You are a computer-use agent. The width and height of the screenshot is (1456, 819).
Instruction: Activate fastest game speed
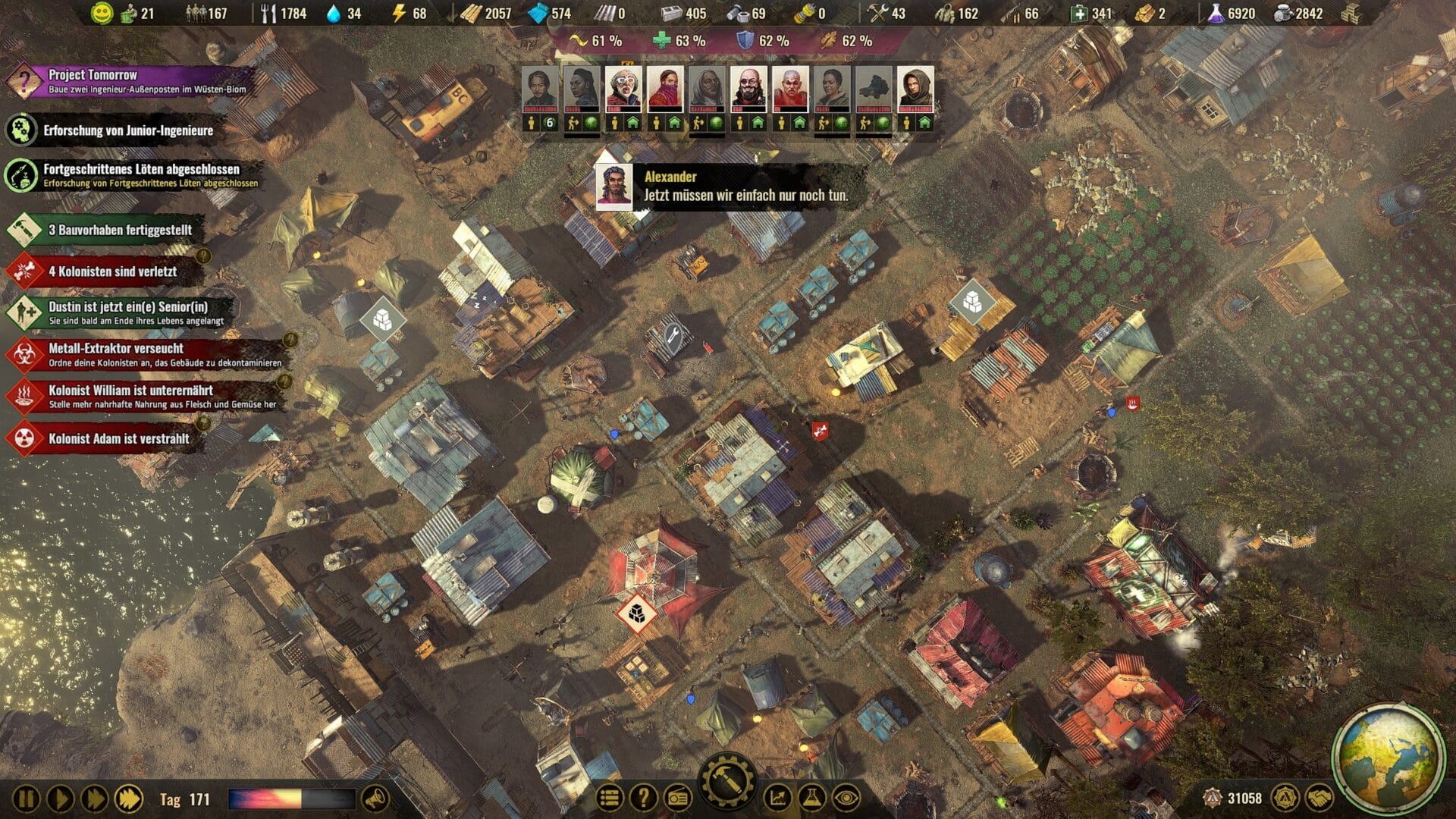point(130,797)
